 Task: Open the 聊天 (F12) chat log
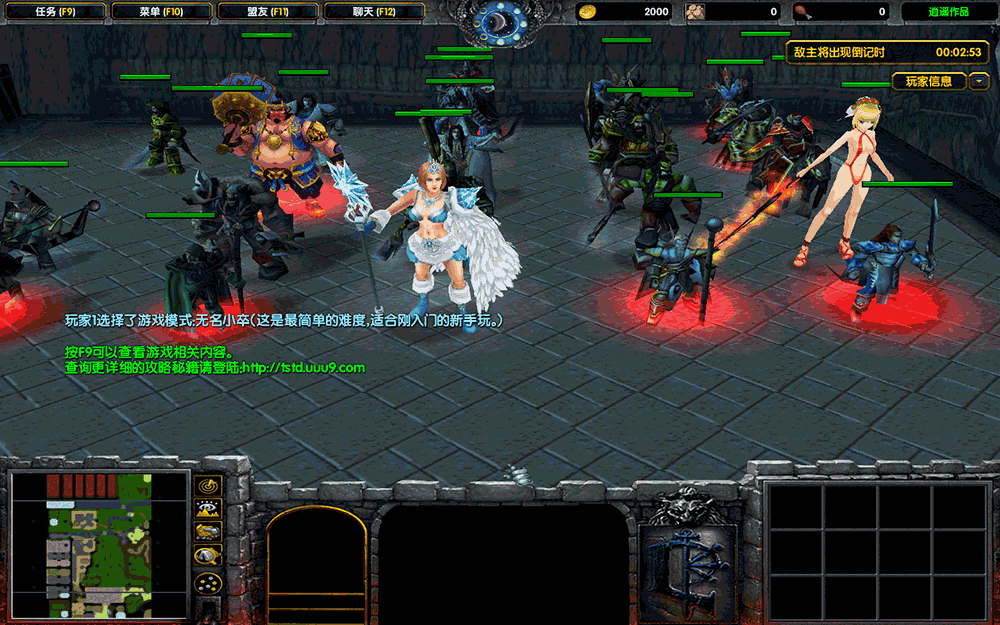[x=374, y=12]
